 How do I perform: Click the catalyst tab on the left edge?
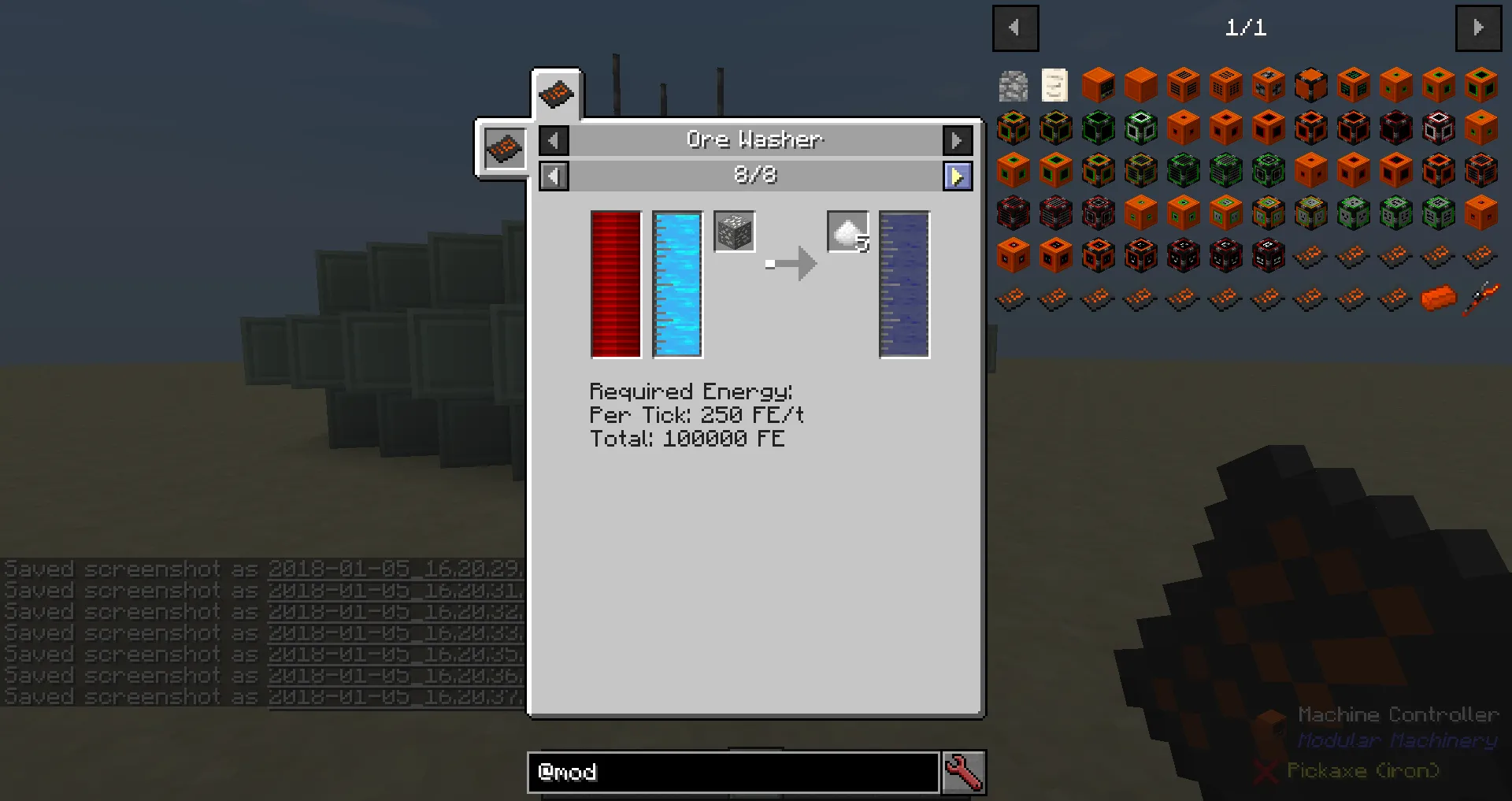pos(504,148)
